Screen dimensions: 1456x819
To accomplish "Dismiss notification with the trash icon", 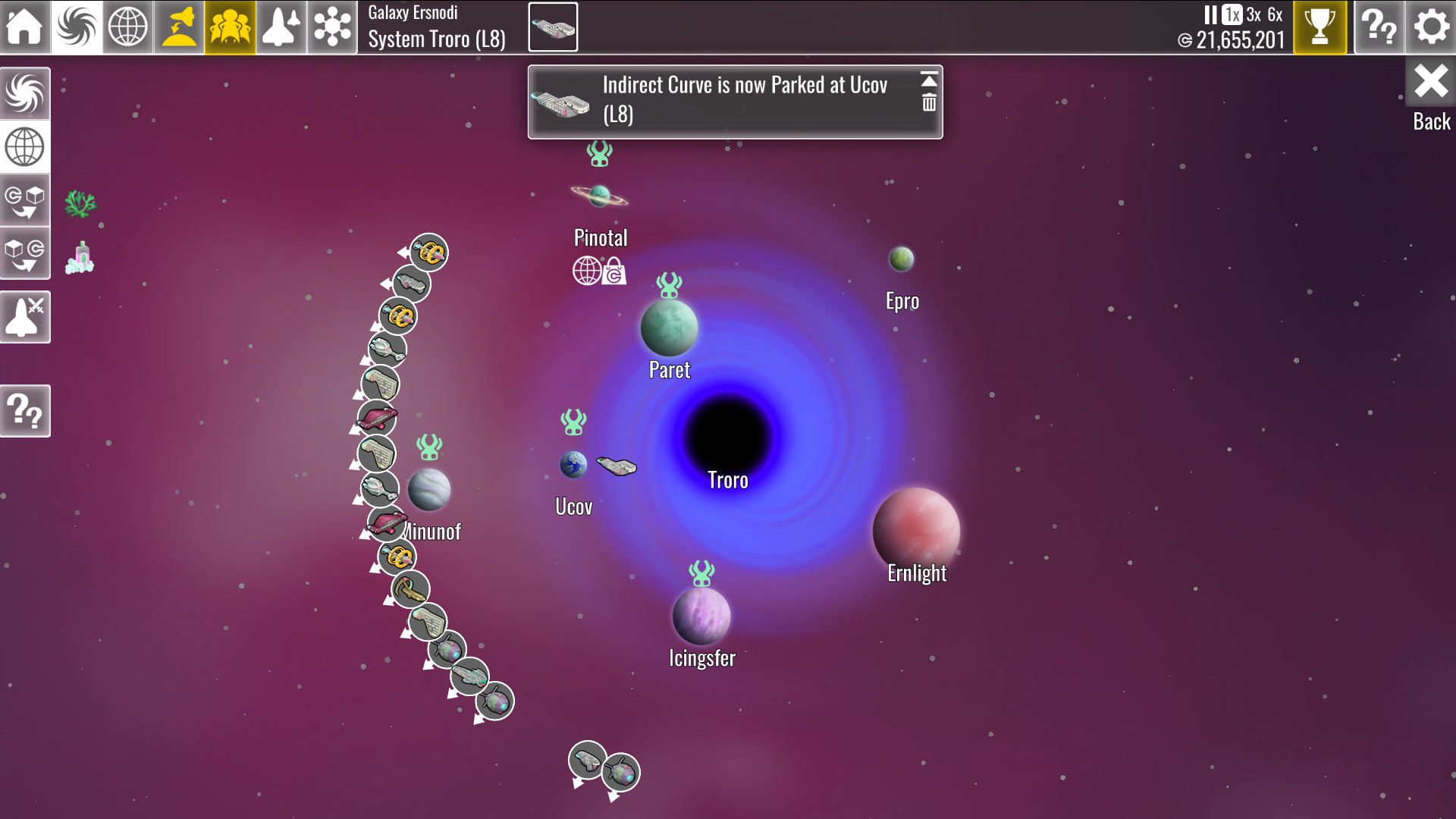I will point(928,101).
